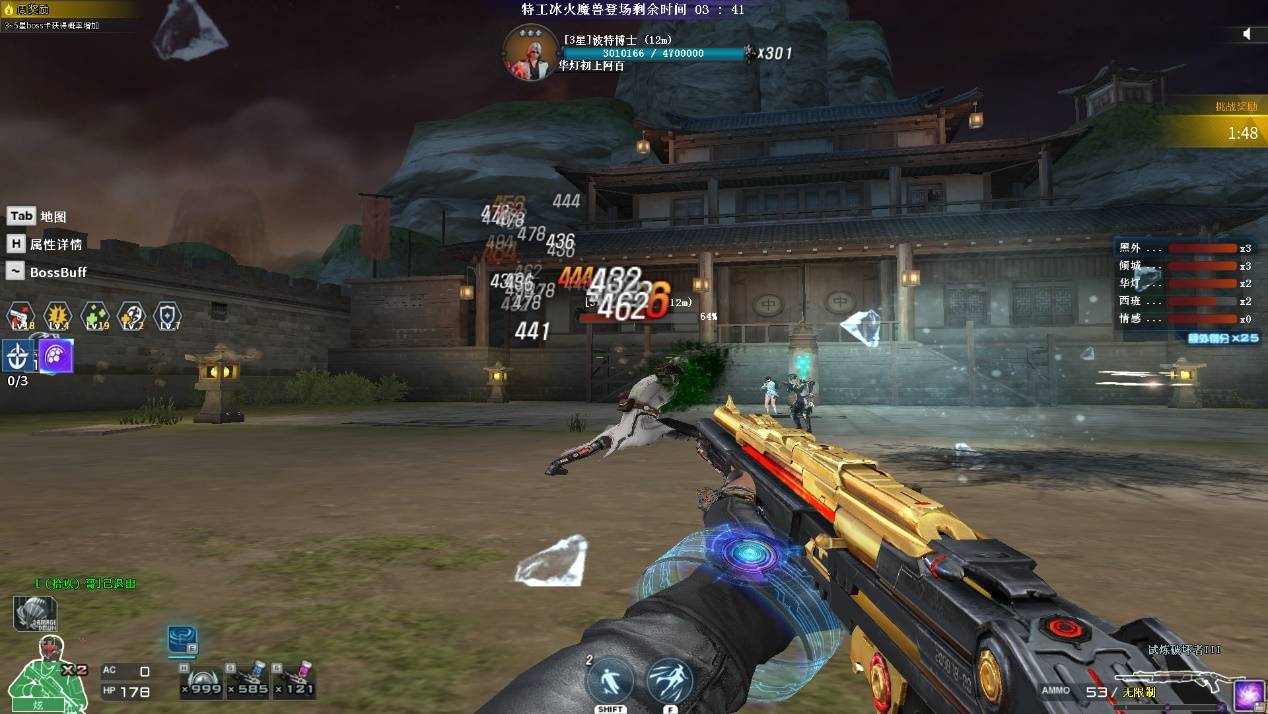Open the challenge reward timer panel
The image size is (1268, 714).
(x=1214, y=124)
